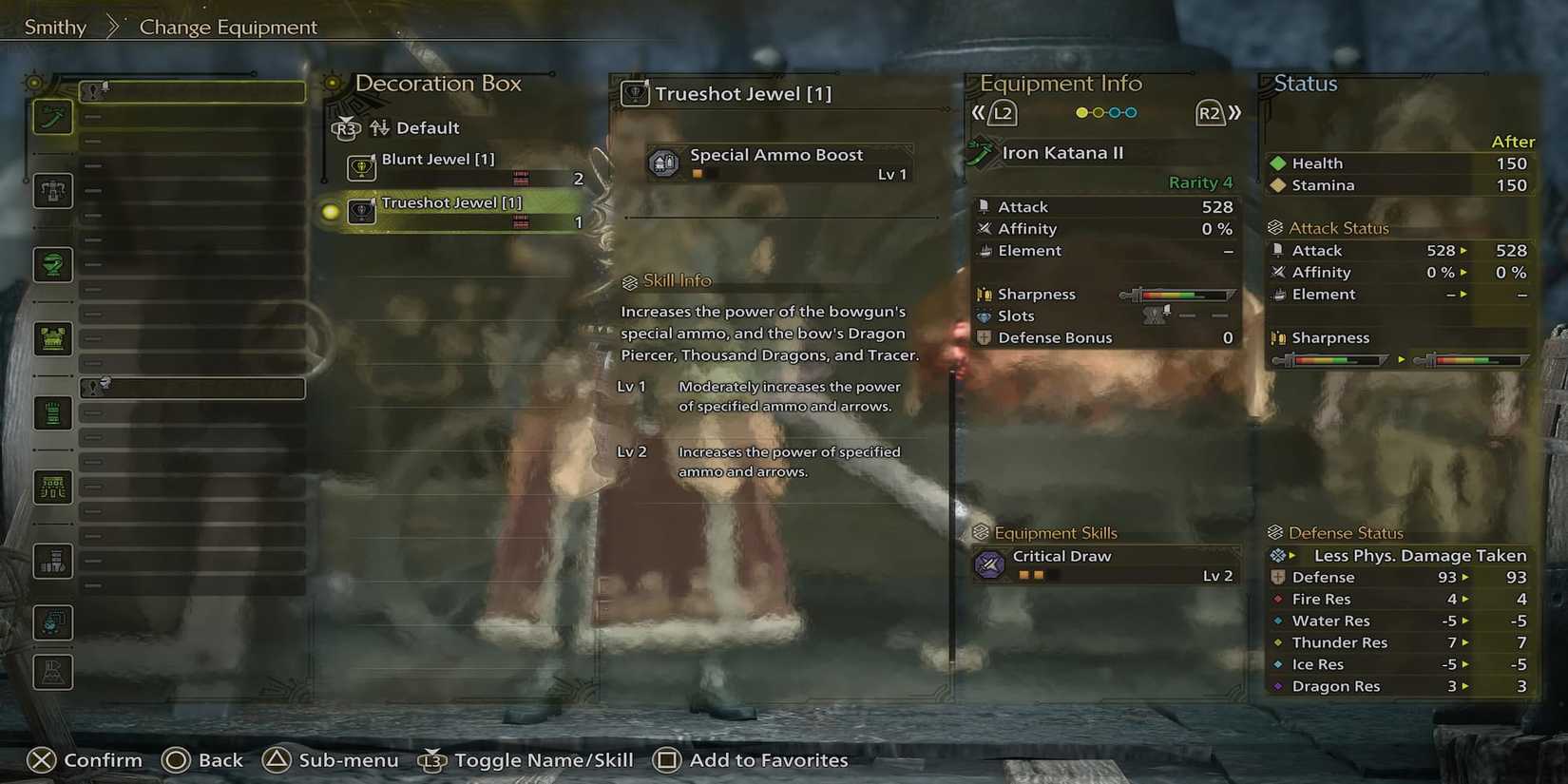Click the flask icon at bottom of sidebar

(52, 670)
